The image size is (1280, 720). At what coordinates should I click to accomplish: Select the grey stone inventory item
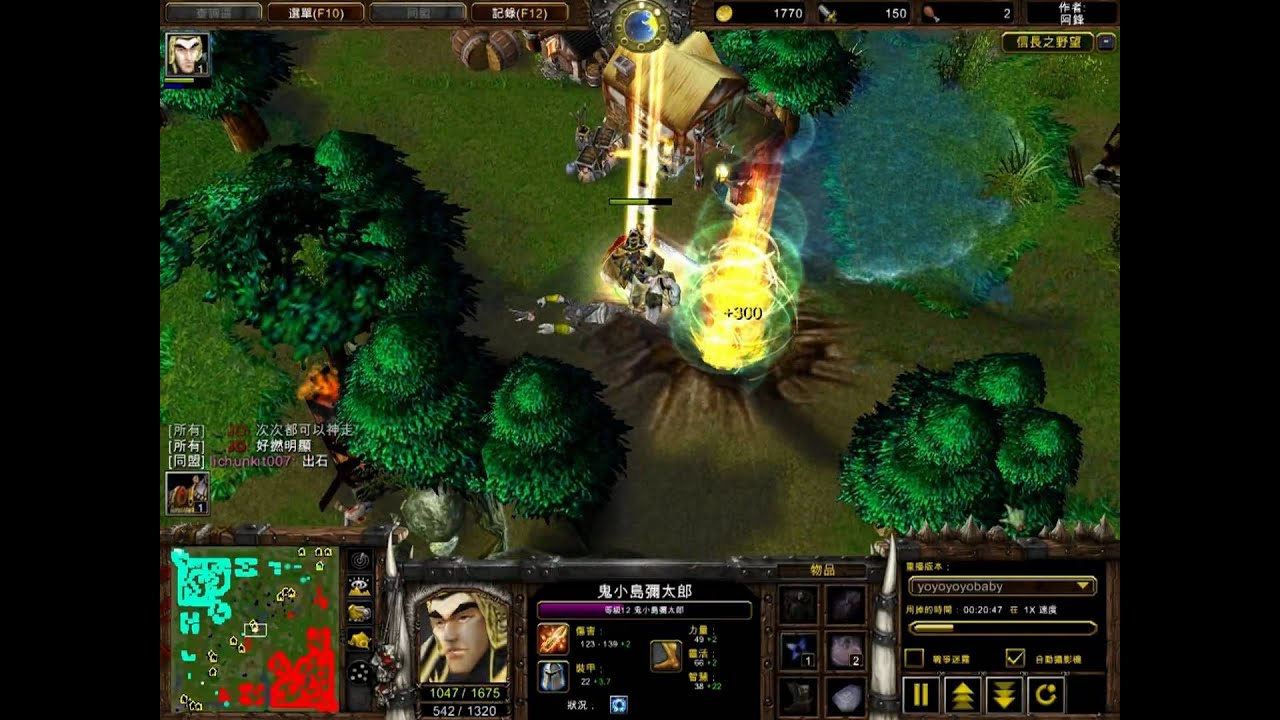tap(845, 696)
